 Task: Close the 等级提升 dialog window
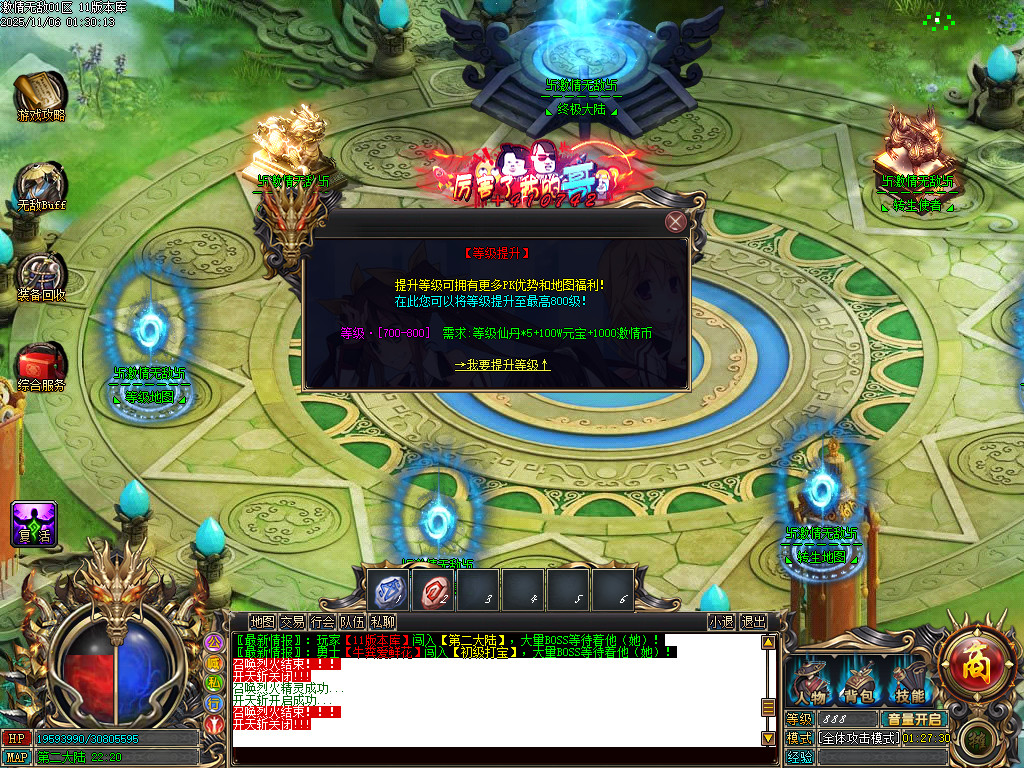[x=676, y=222]
